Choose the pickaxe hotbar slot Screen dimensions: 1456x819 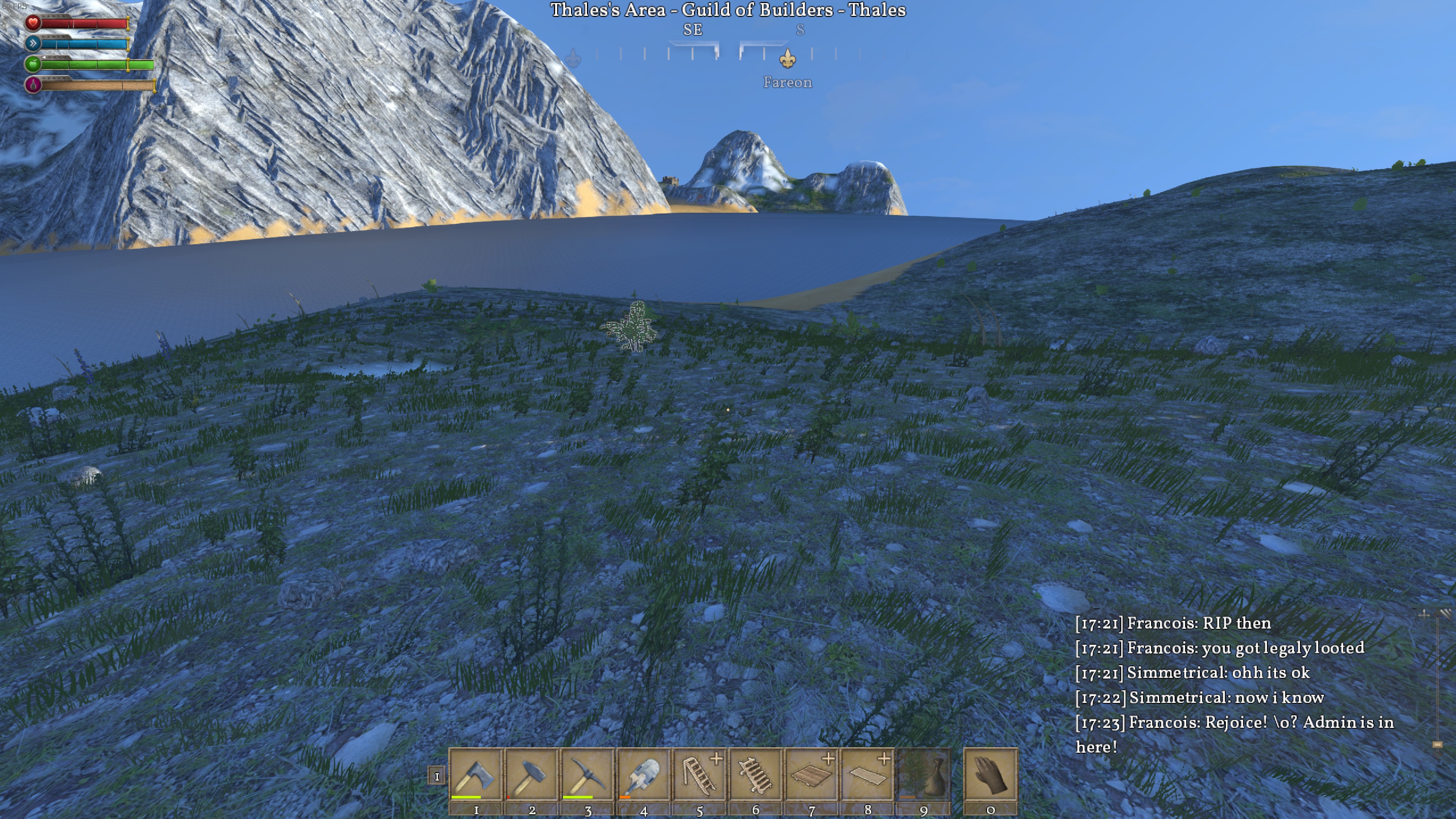coord(587,774)
